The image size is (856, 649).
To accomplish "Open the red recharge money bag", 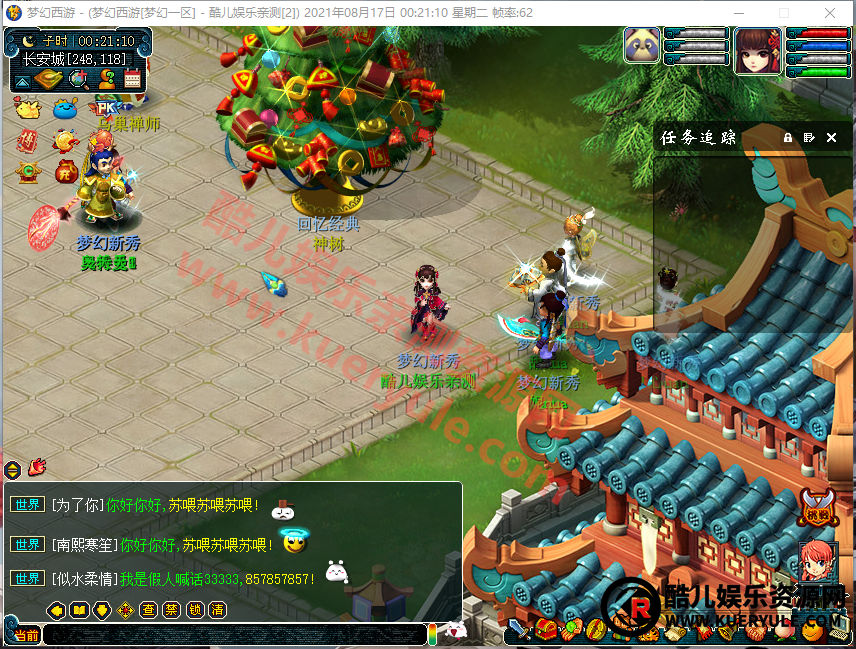I will pyautogui.click(x=66, y=170).
